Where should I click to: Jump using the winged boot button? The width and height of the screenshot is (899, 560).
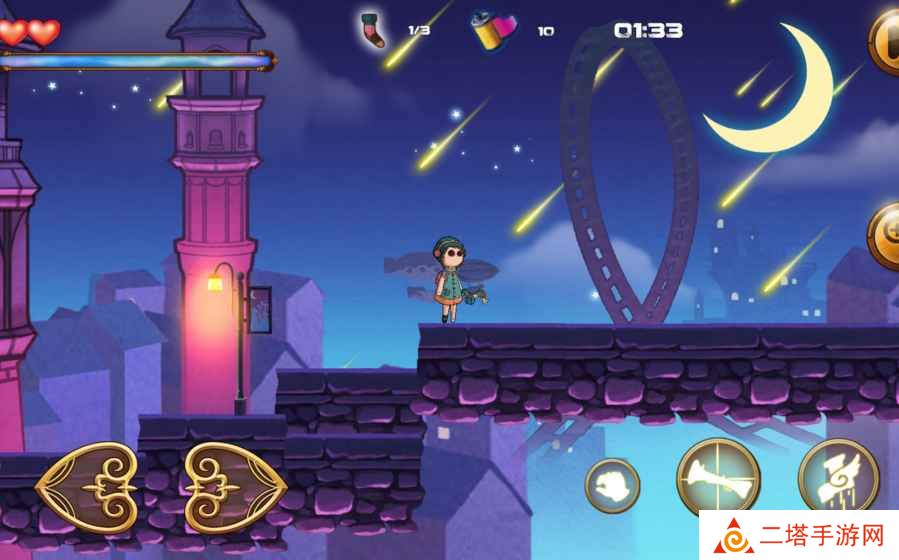point(838,479)
